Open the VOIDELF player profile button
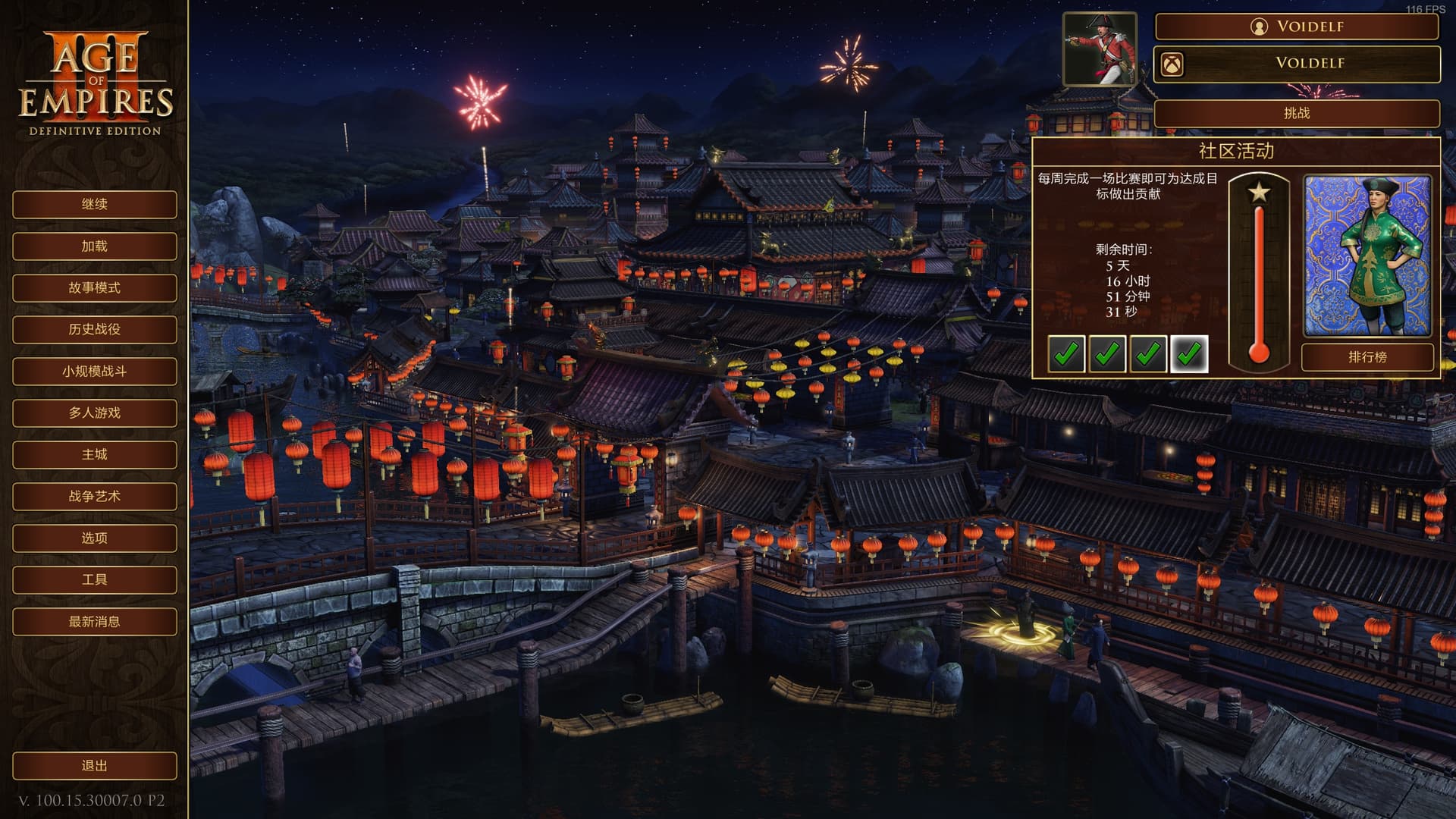1456x819 pixels. (x=1297, y=27)
